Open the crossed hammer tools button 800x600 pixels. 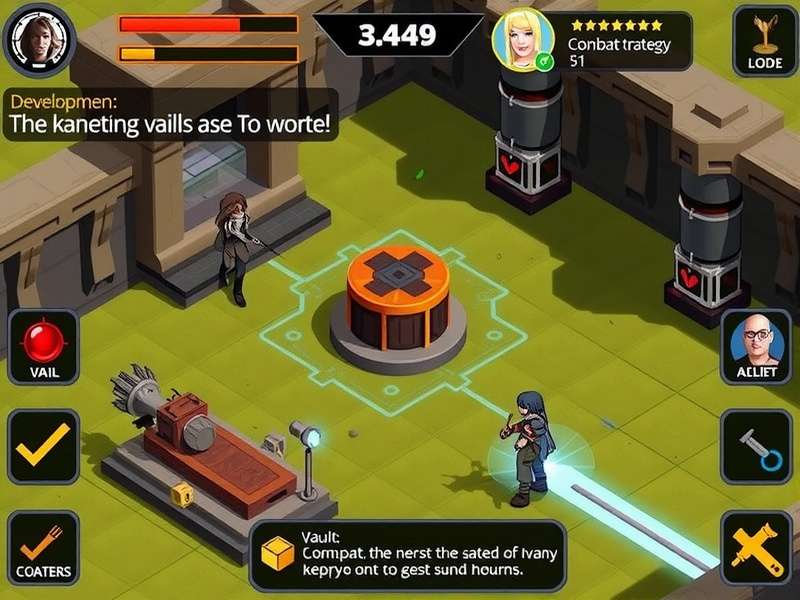click(757, 548)
